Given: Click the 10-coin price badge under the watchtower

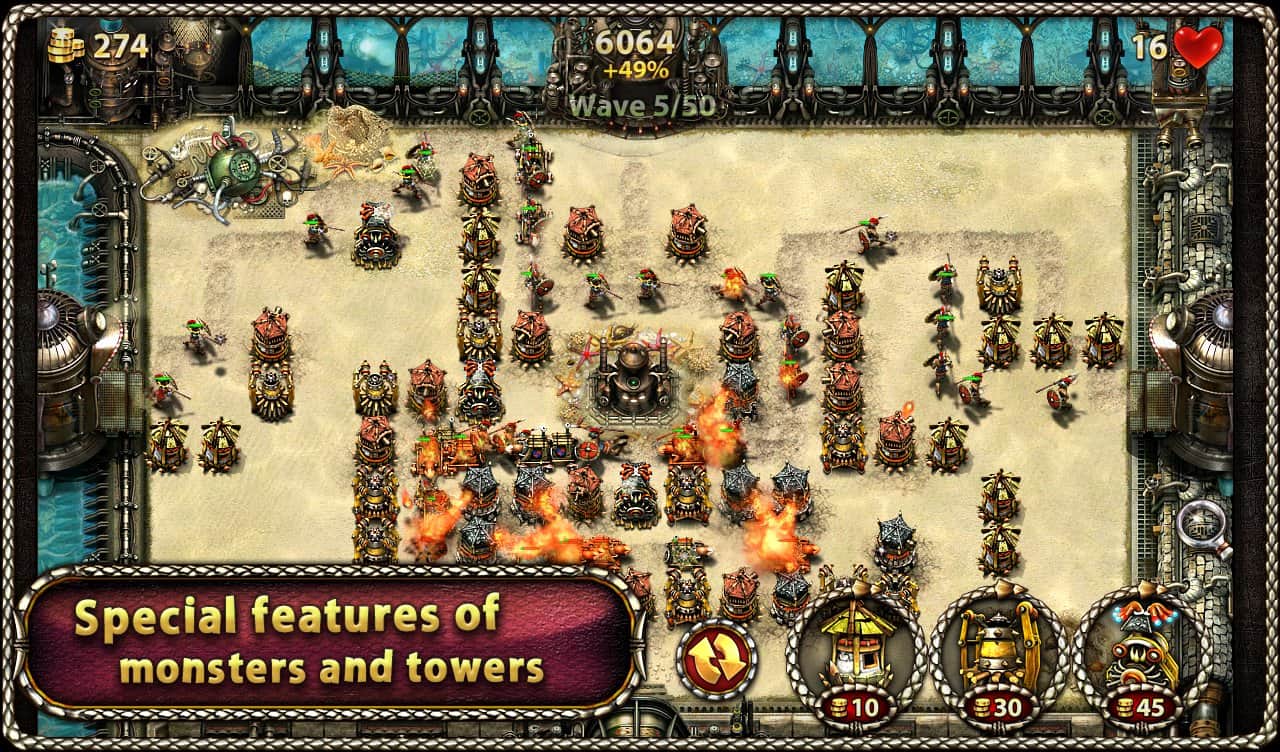Looking at the screenshot, I should (855, 706).
